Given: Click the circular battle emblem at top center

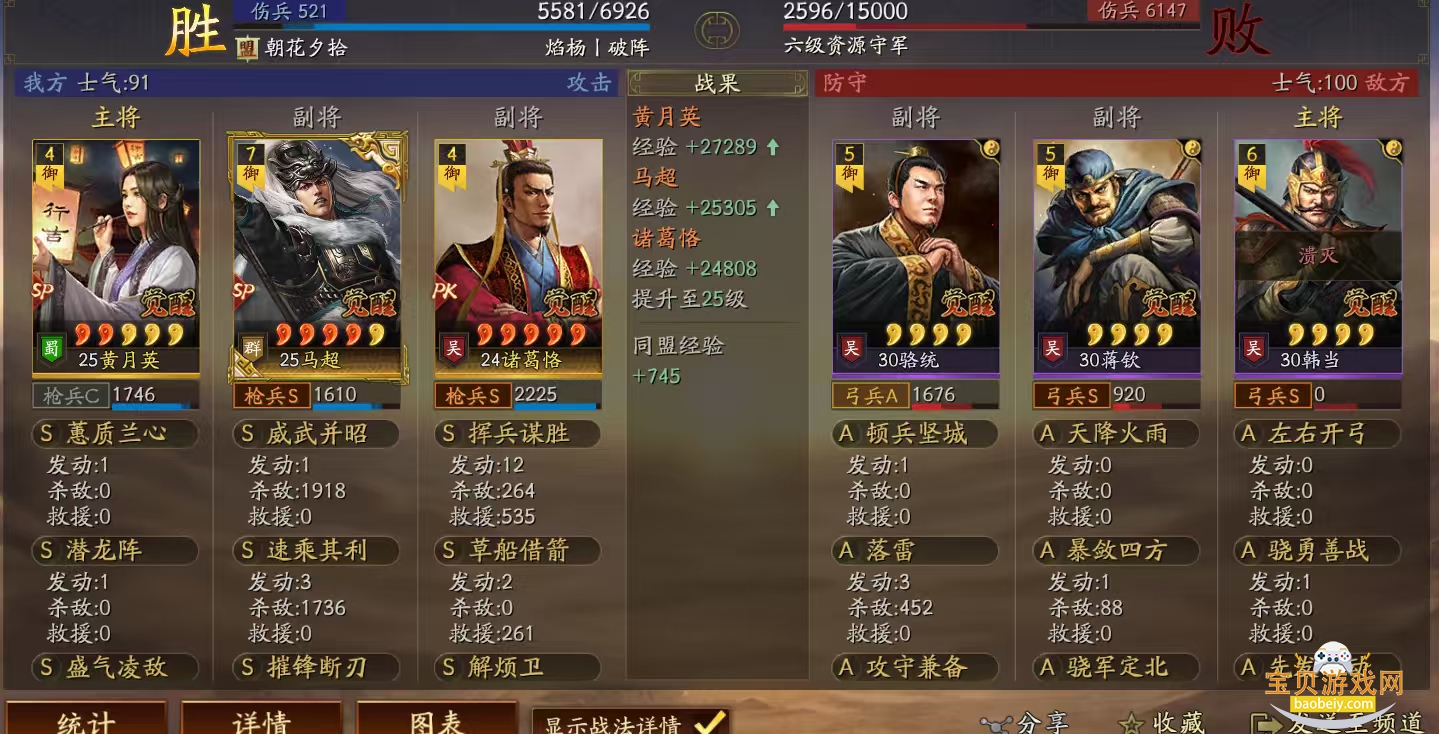Looking at the screenshot, I should point(718,29).
